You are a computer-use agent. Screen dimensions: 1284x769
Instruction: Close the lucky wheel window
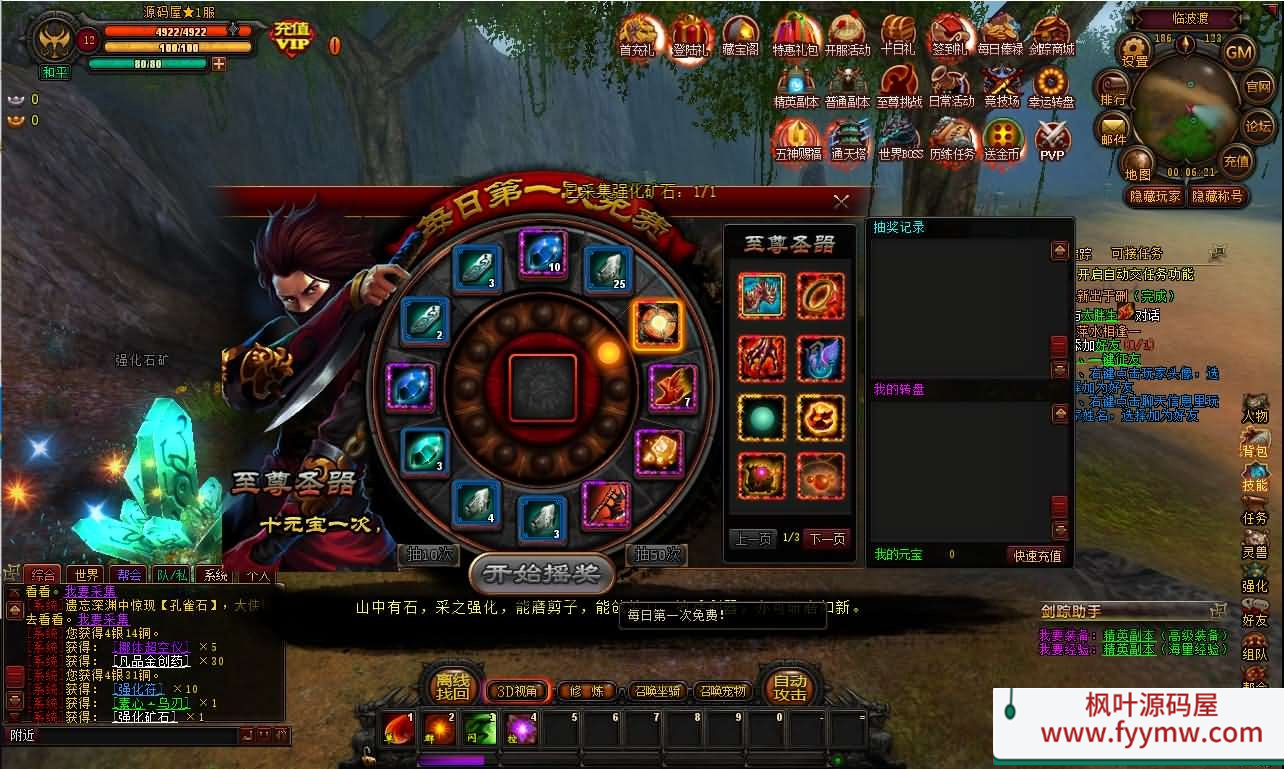(x=841, y=201)
